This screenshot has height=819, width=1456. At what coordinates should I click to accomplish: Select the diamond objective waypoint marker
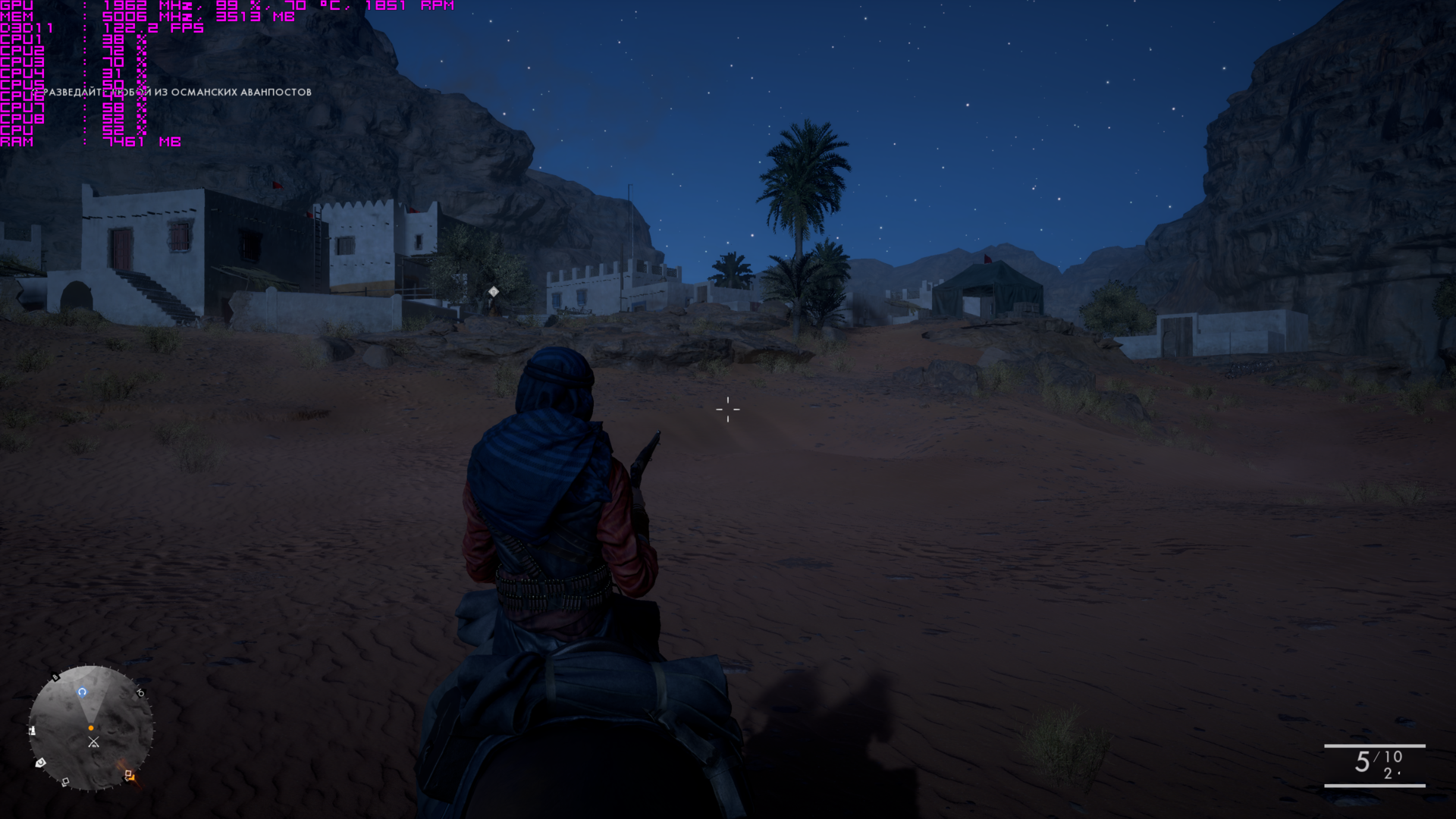(494, 292)
